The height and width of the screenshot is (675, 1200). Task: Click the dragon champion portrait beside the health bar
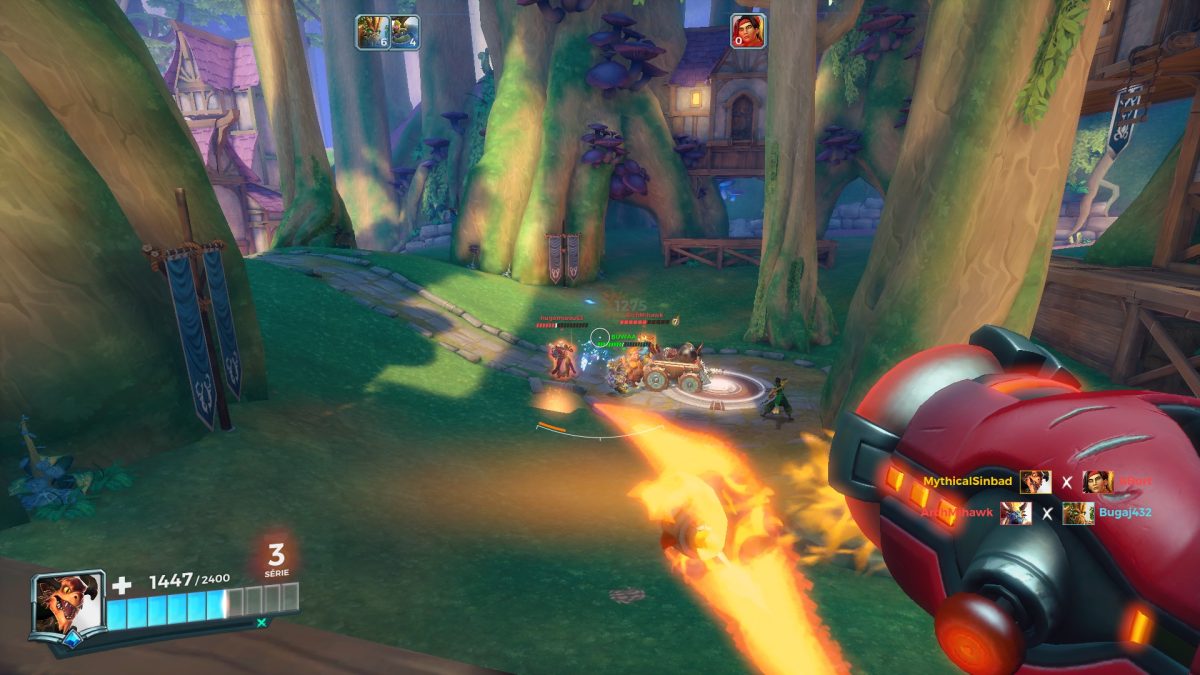(x=68, y=602)
